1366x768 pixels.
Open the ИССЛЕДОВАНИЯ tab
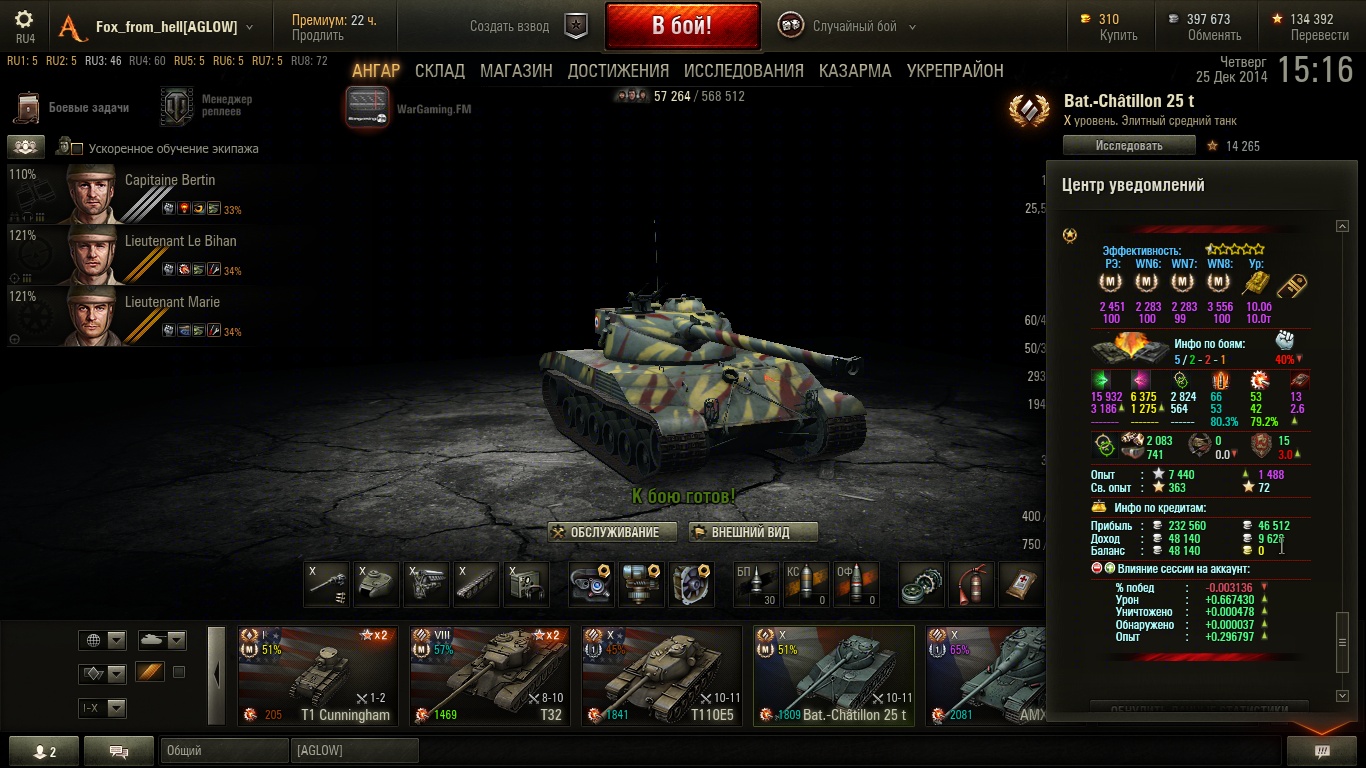click(x=743, y=71)
